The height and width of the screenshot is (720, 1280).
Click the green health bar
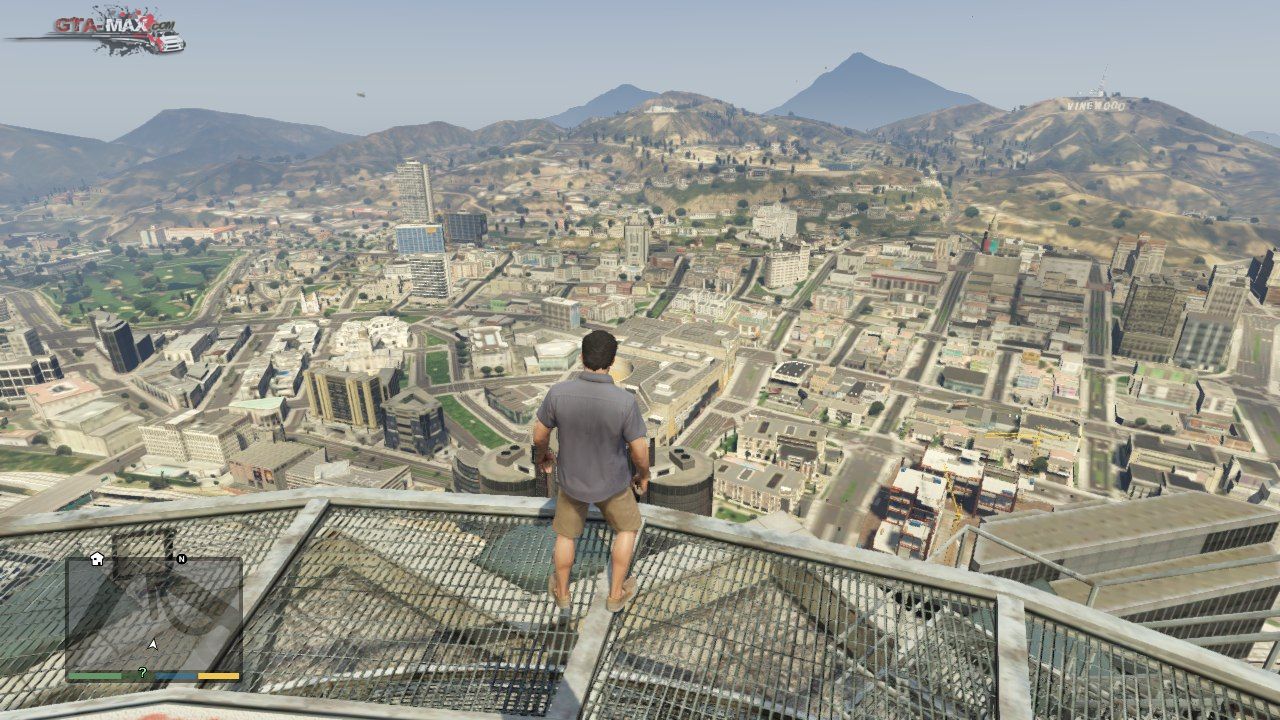coord(95,676)
